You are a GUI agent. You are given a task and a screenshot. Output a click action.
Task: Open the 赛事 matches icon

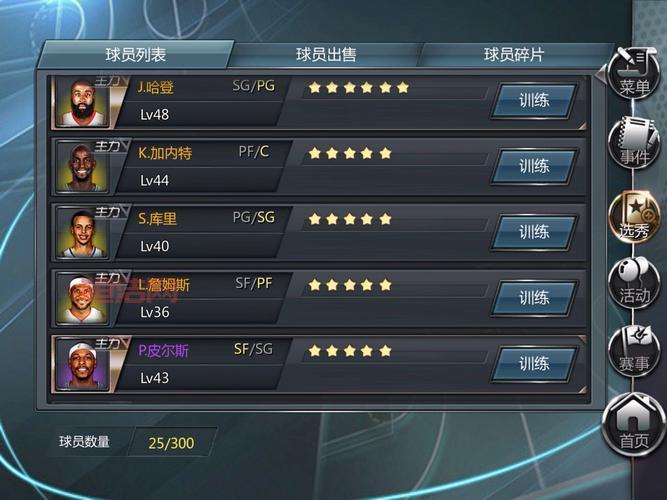[x=634, y=349]
